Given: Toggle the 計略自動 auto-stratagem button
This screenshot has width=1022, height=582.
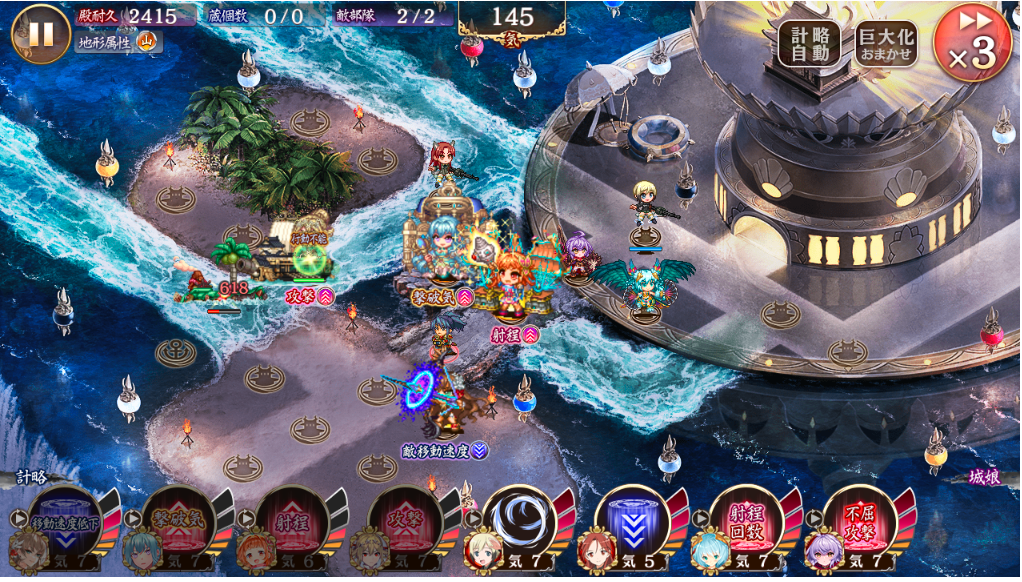Looking at the screenshot, I should [x=809, y=44].
